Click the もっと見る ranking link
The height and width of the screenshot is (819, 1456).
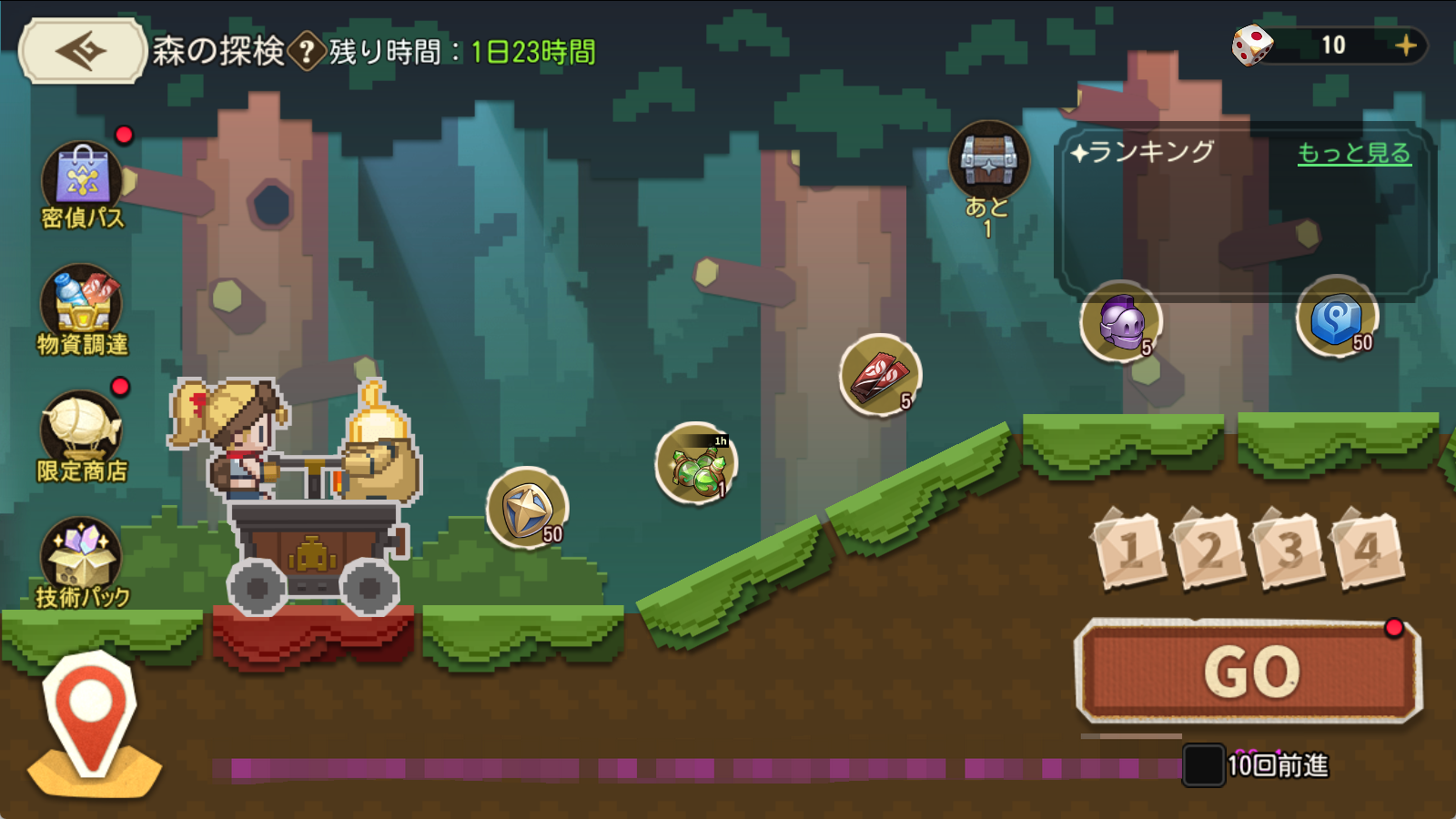click(1353, 153)
